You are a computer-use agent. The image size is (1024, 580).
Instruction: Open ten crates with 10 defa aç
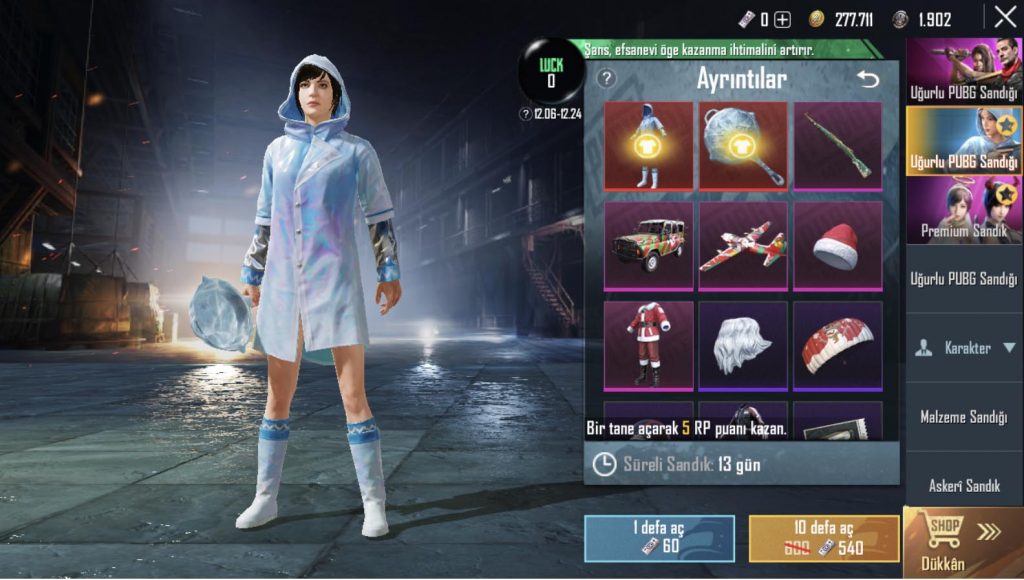pos(824,538)
